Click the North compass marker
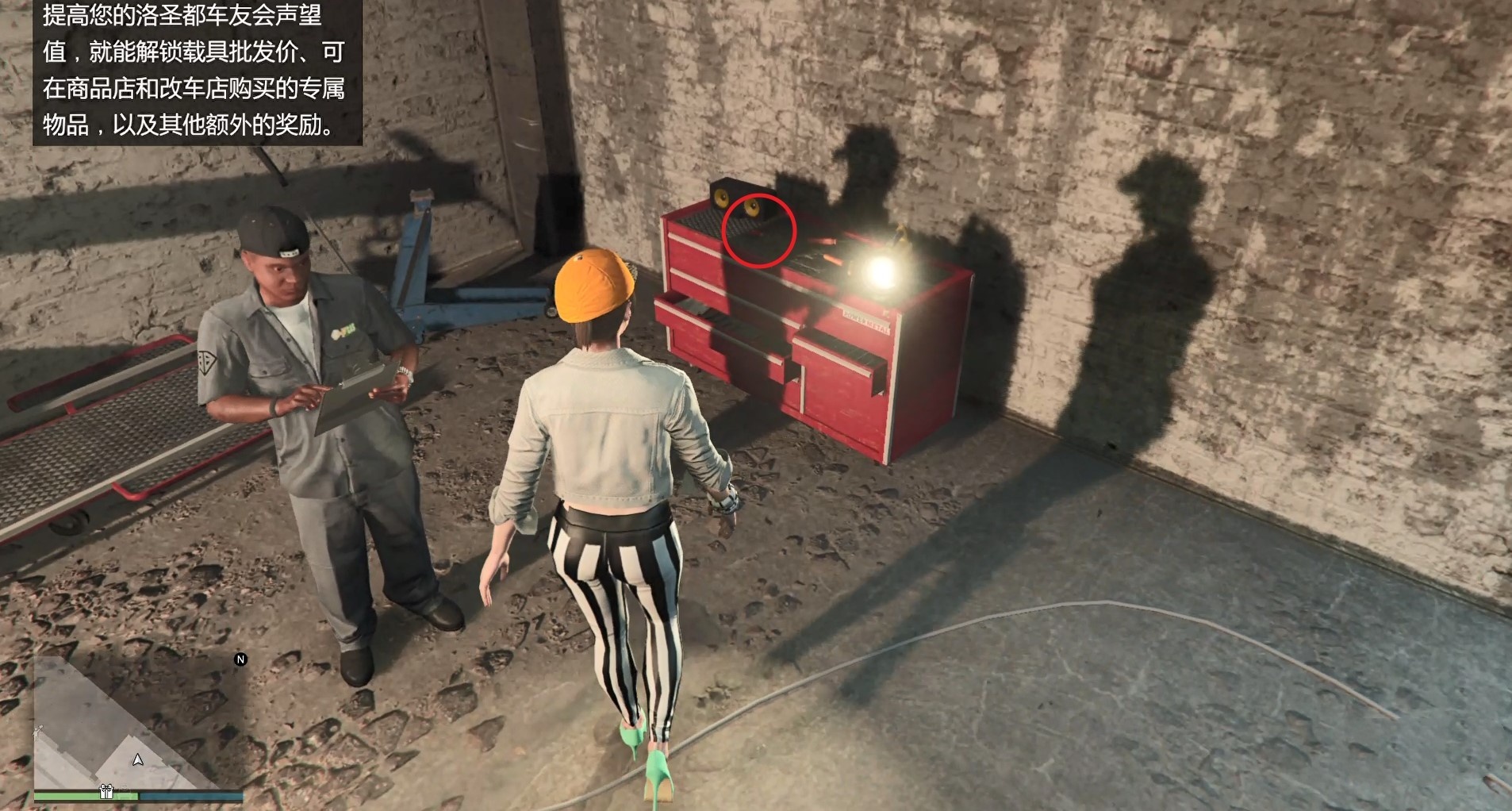 (x=240, y=659)
